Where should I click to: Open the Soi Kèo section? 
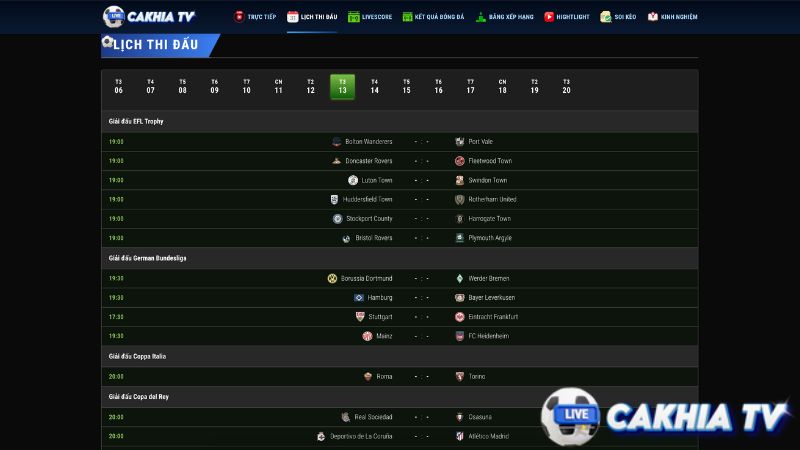click(619, 17)
